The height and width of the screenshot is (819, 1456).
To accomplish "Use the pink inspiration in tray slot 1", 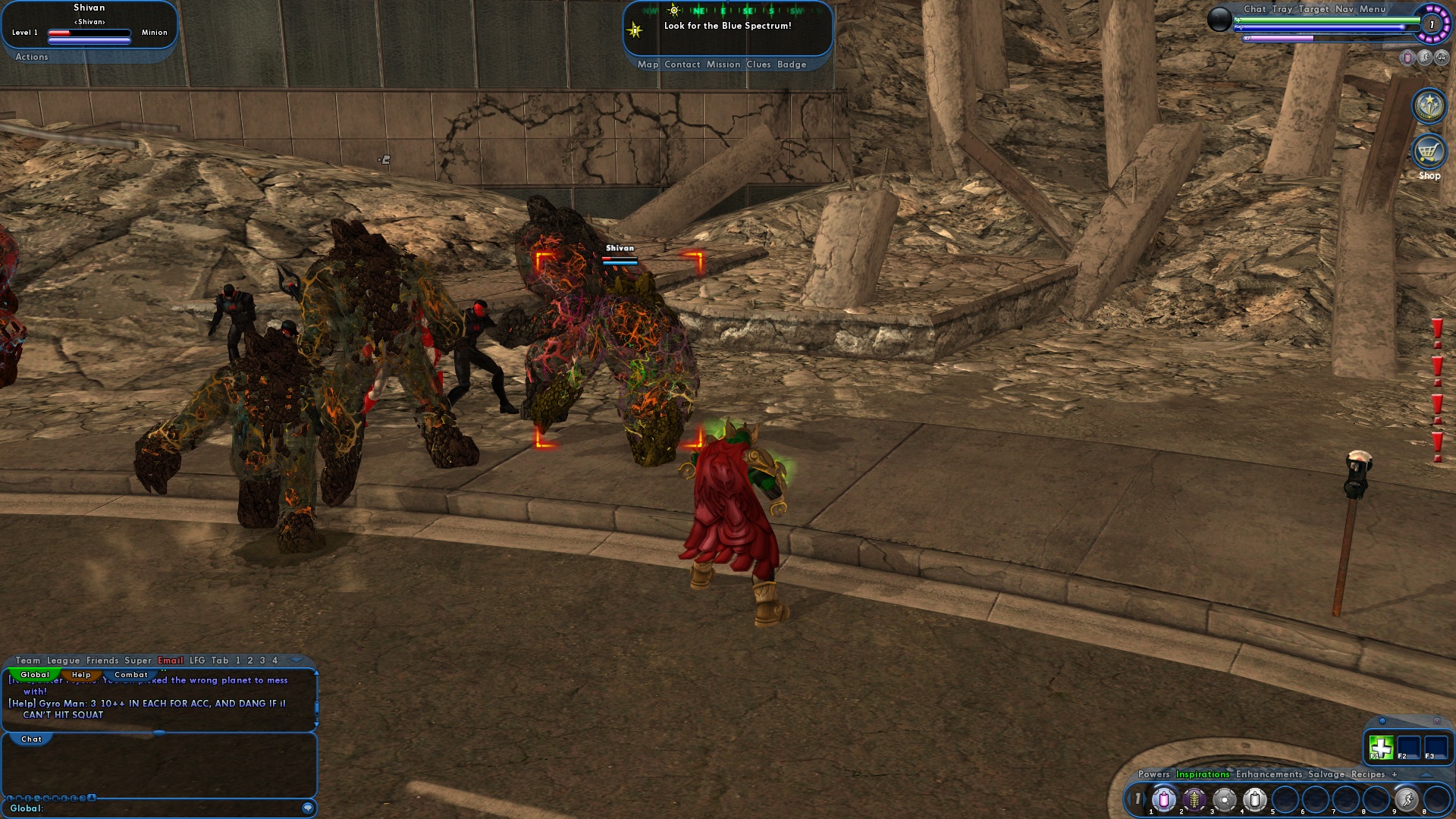I will point(1164,801).
